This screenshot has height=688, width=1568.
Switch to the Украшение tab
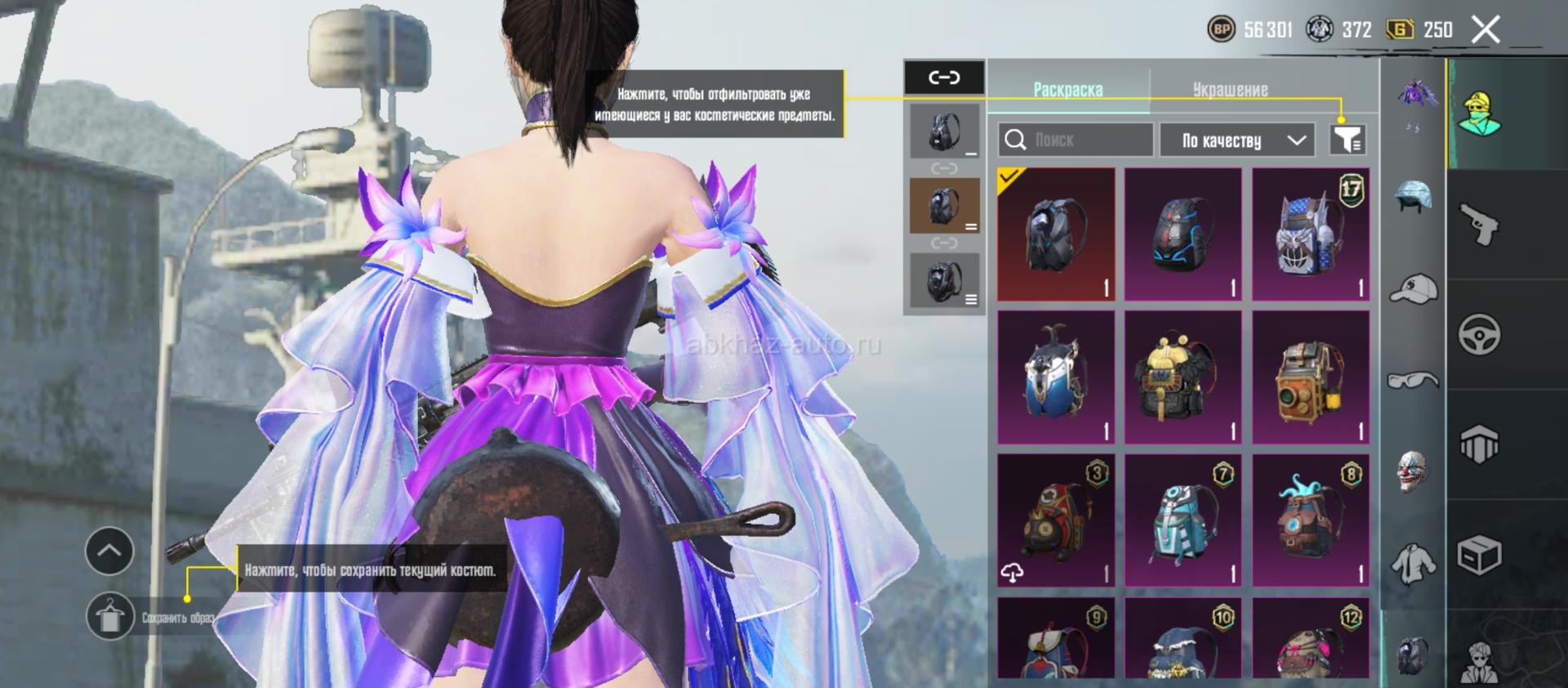[x=1230, y=90]
